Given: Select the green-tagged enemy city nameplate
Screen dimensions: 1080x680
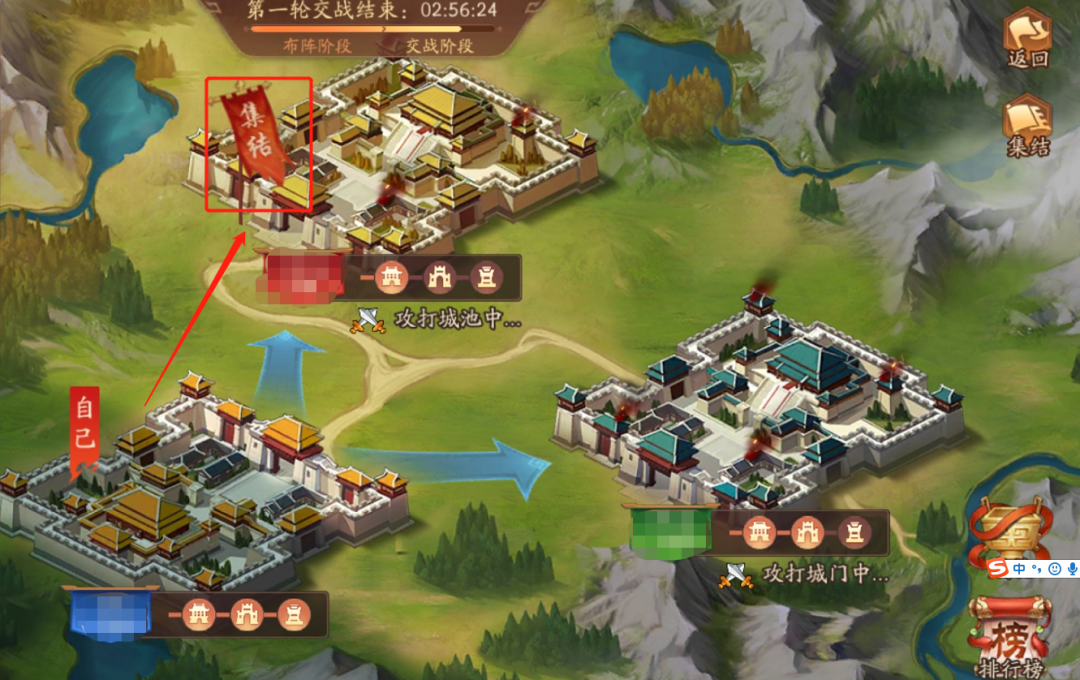Looking at the screenshot, I should click(x=669, y=532).
